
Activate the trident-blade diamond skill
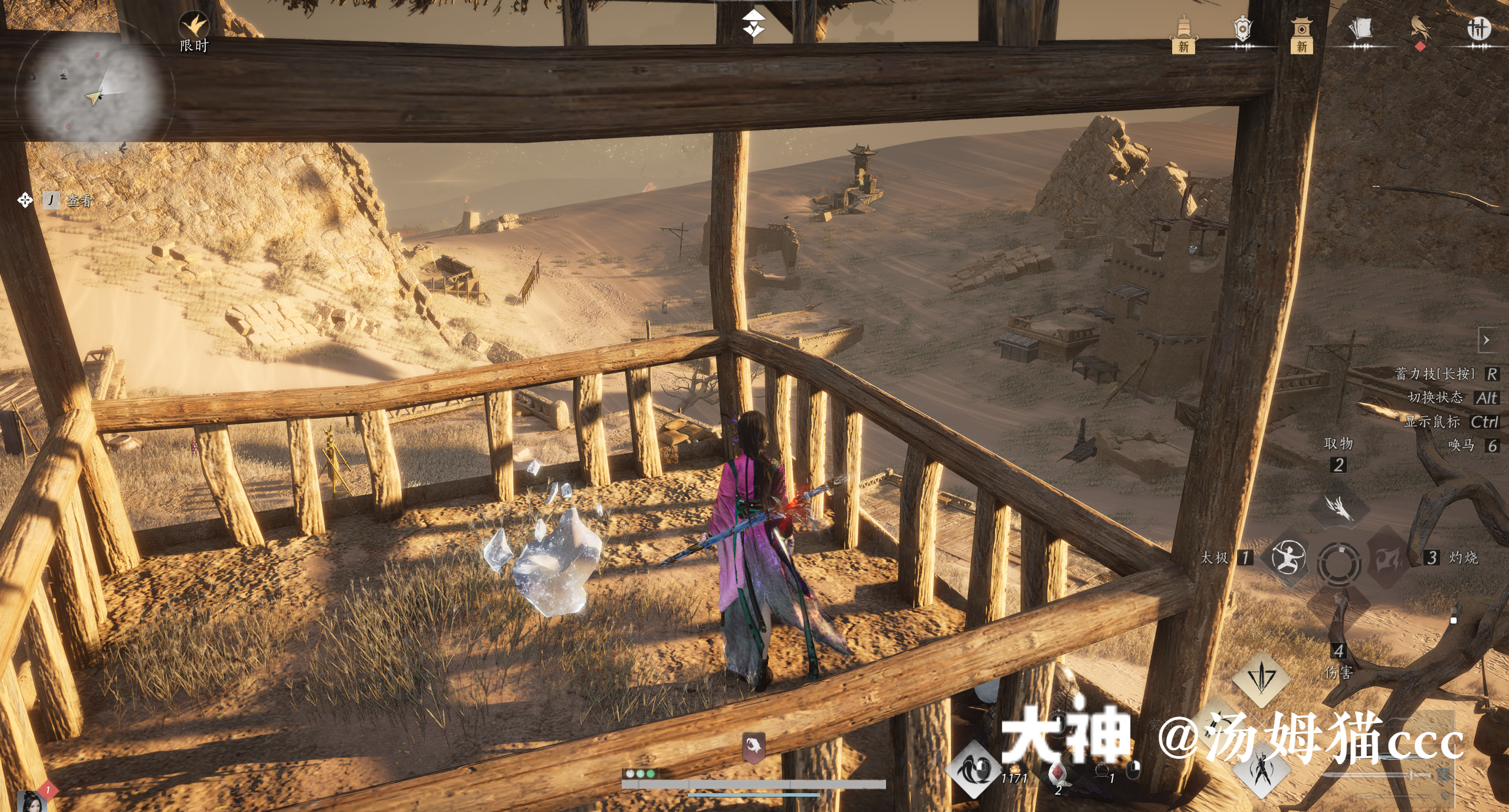coord(1262,678)
